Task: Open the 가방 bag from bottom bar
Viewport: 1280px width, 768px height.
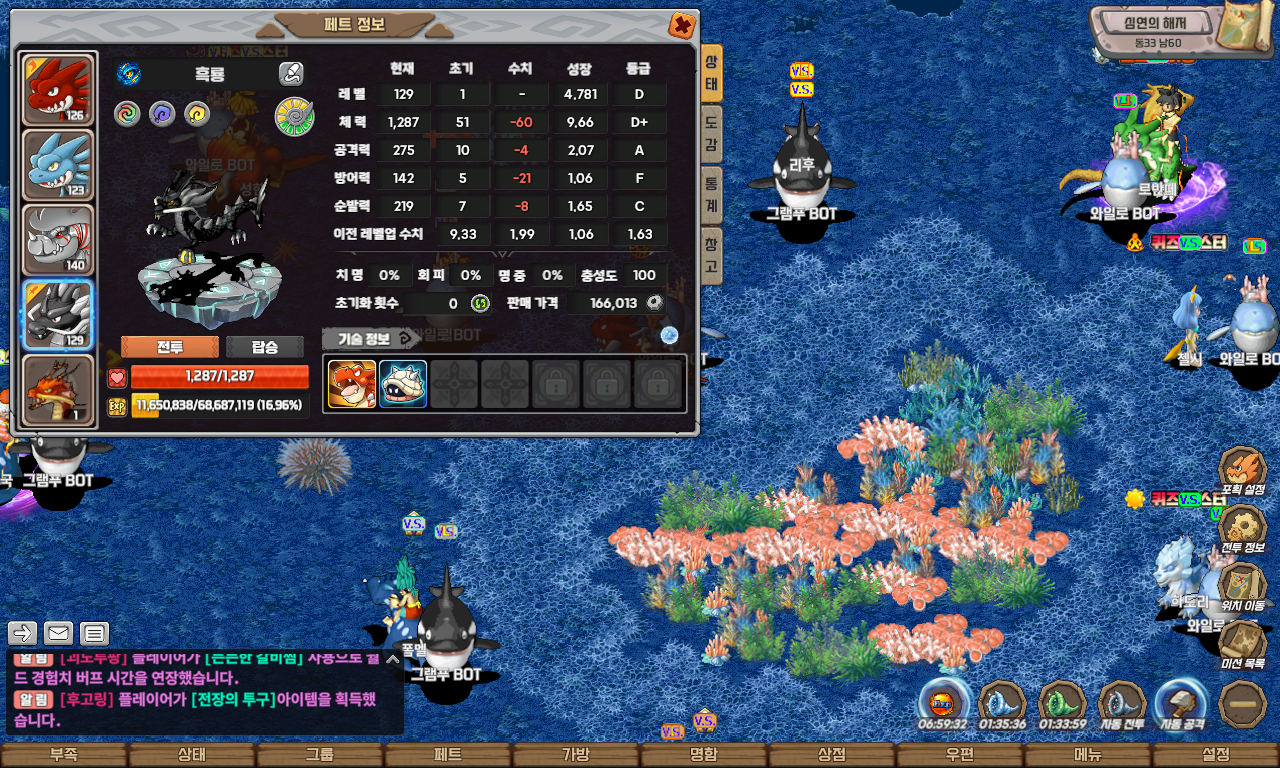Action: click(x=576, y=755)
